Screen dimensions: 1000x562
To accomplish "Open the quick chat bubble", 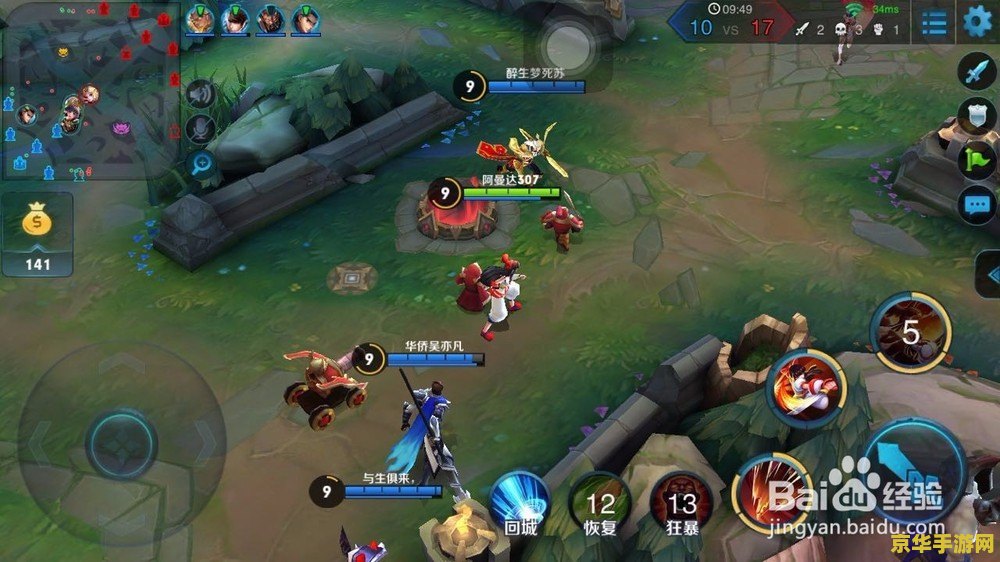I will [x=975, y=206].
